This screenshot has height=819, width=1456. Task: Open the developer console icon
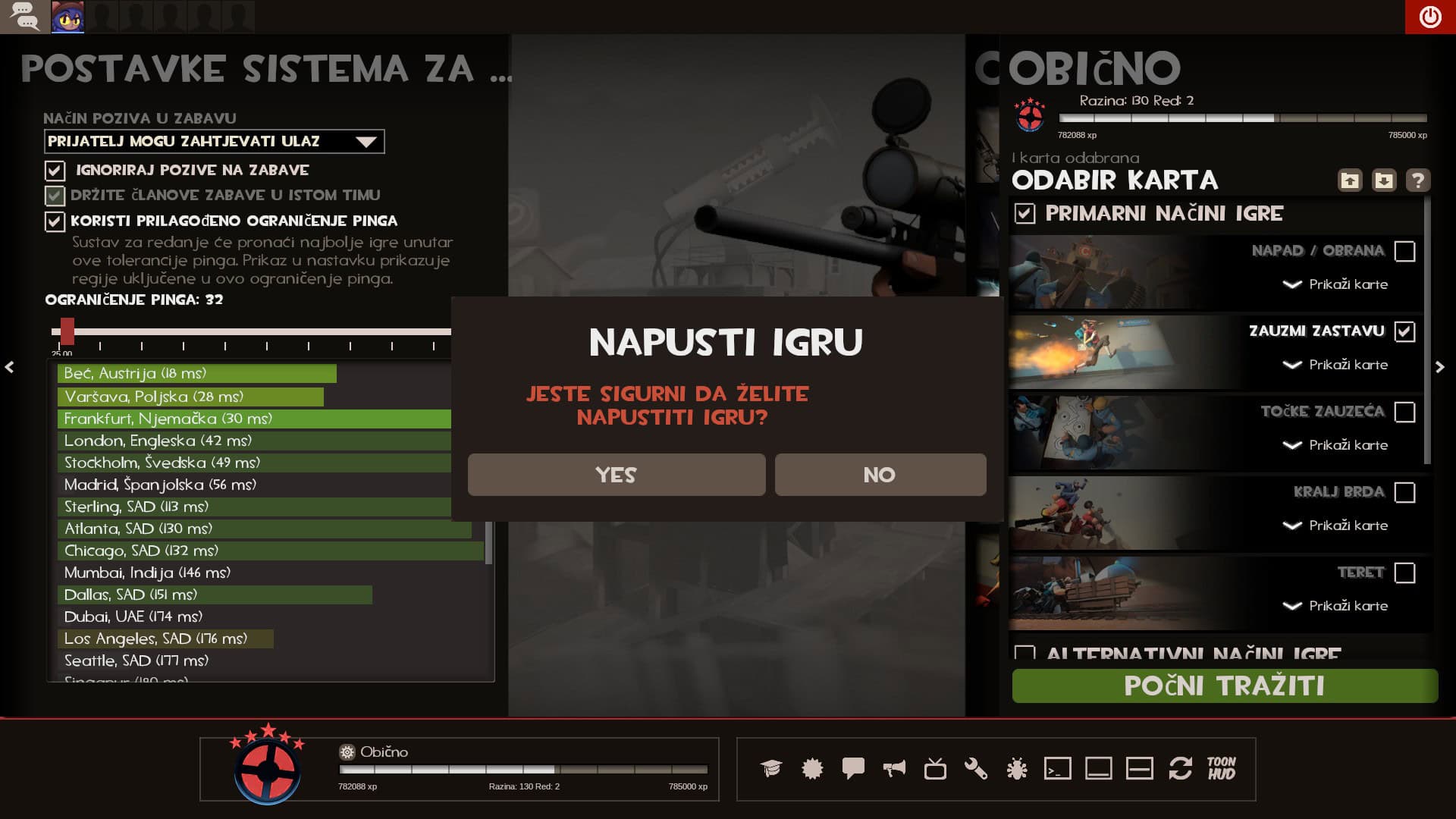(x=1057, y=769)
